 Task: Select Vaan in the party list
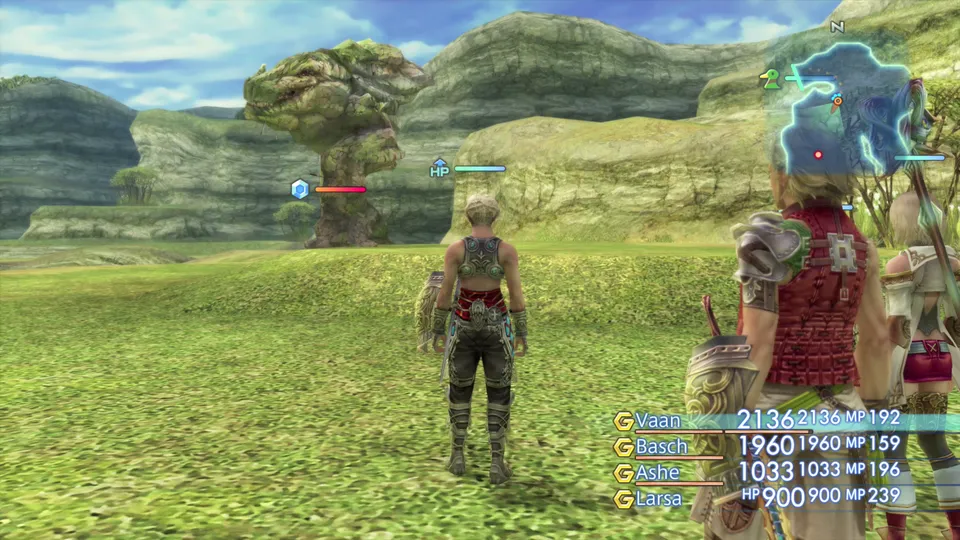coord(658,421)
